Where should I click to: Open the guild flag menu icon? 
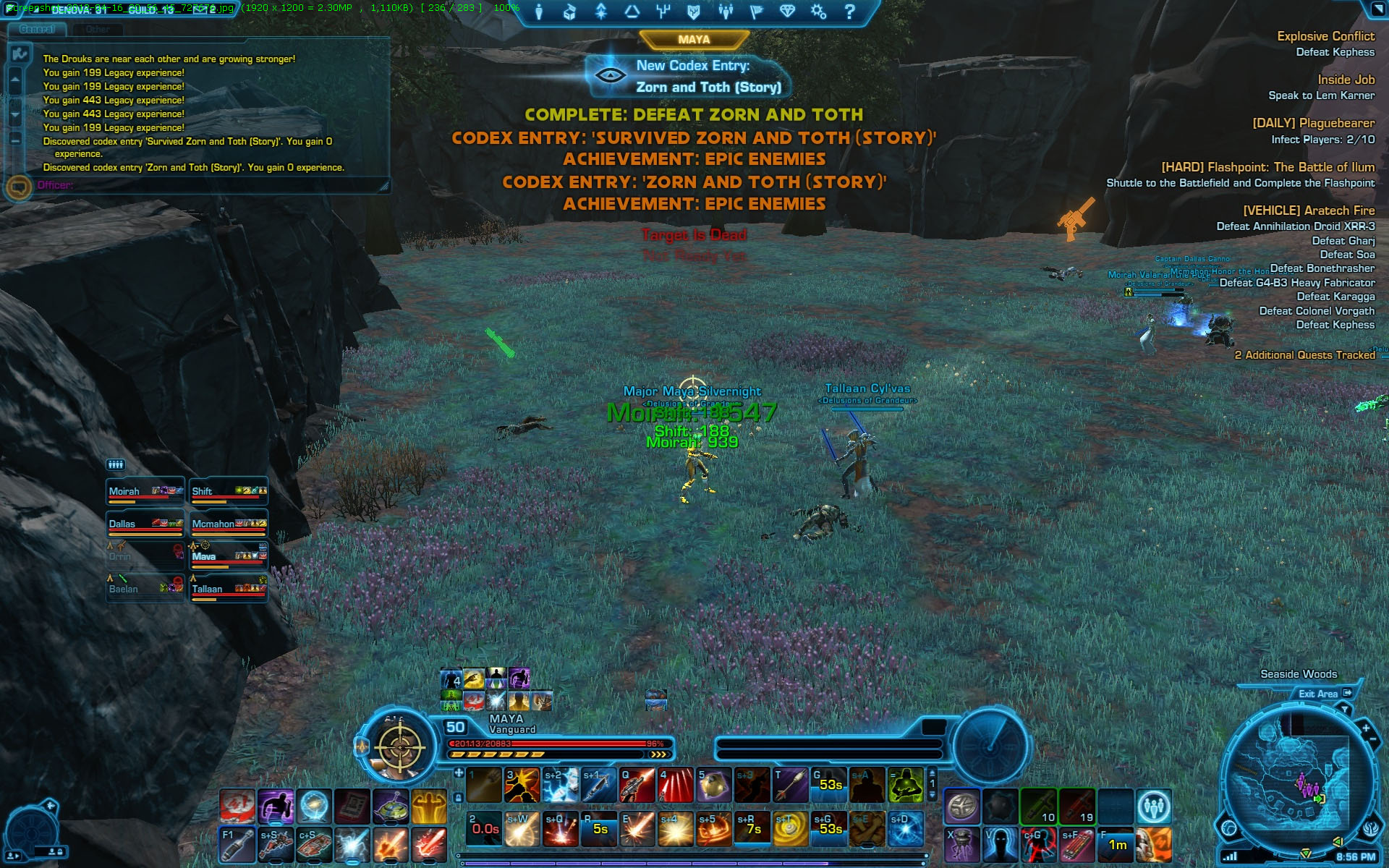pyautogui.click(x=757, y=12)
